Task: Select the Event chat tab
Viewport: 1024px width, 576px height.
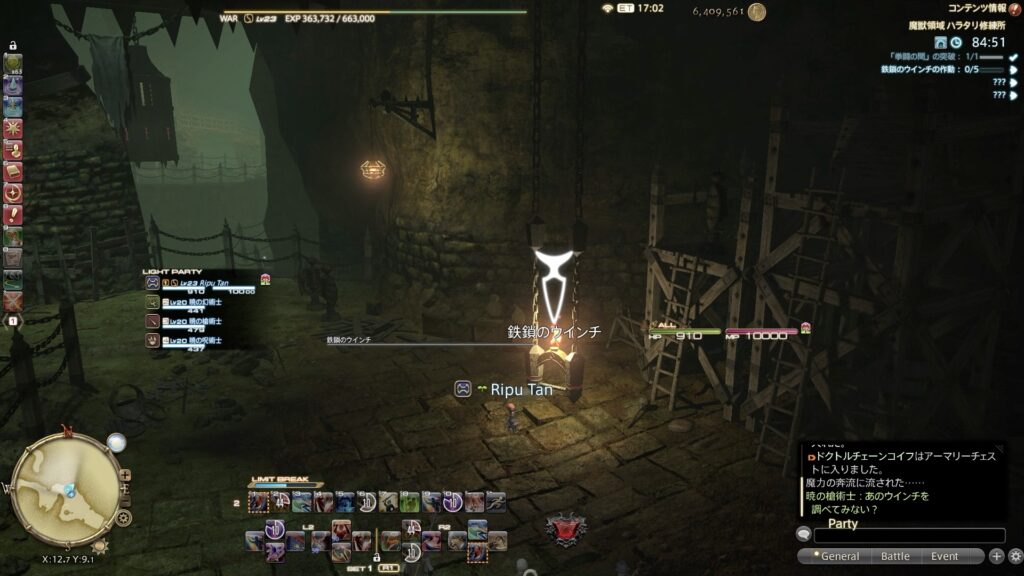Action: (944, 556)
